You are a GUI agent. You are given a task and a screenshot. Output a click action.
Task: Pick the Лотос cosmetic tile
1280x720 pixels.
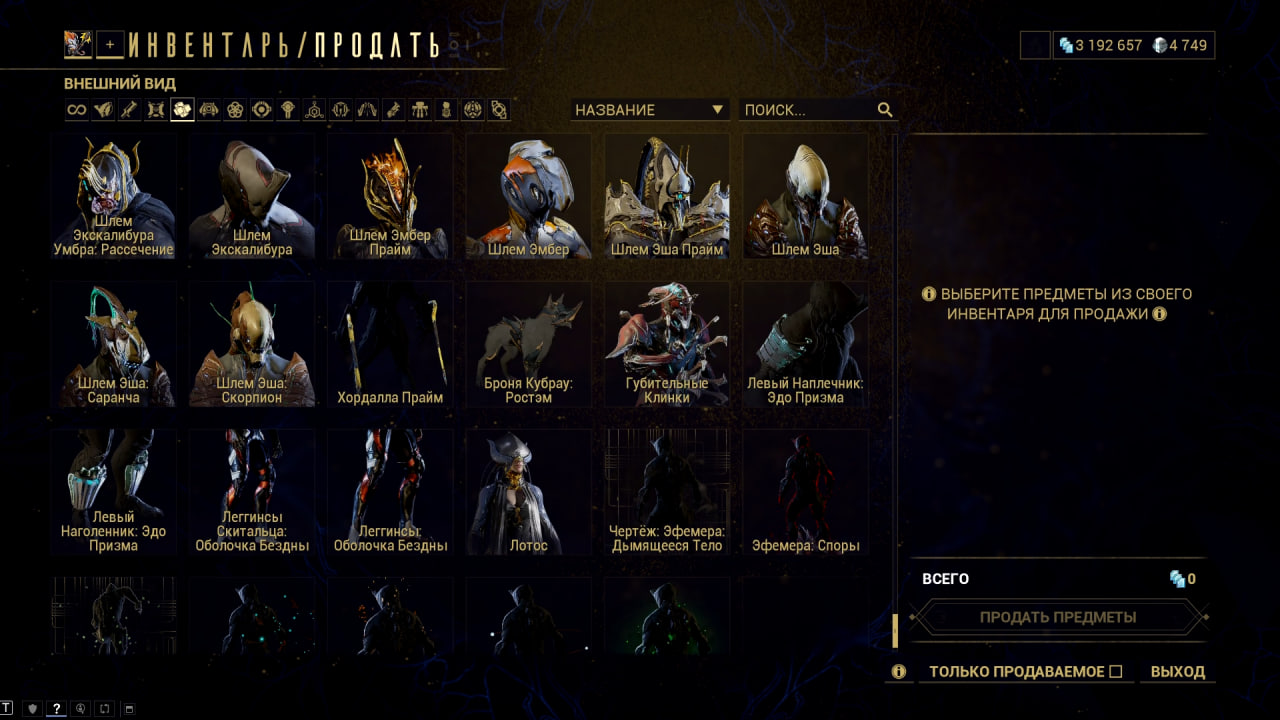click(528, 492)
